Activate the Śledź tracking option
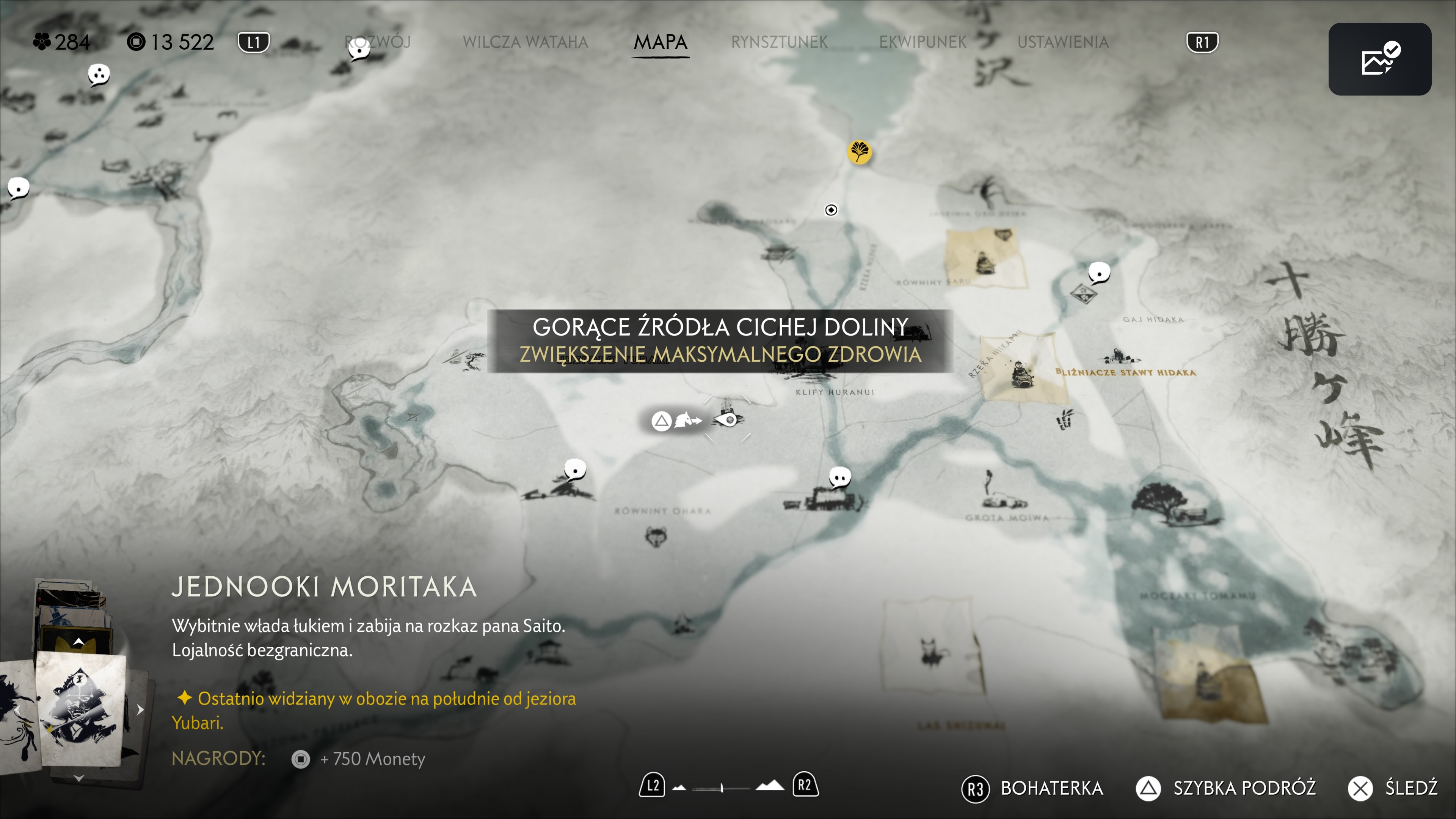Image resolution: width=1456 pixels, height=819 pixels. [x=1393, y=788]
